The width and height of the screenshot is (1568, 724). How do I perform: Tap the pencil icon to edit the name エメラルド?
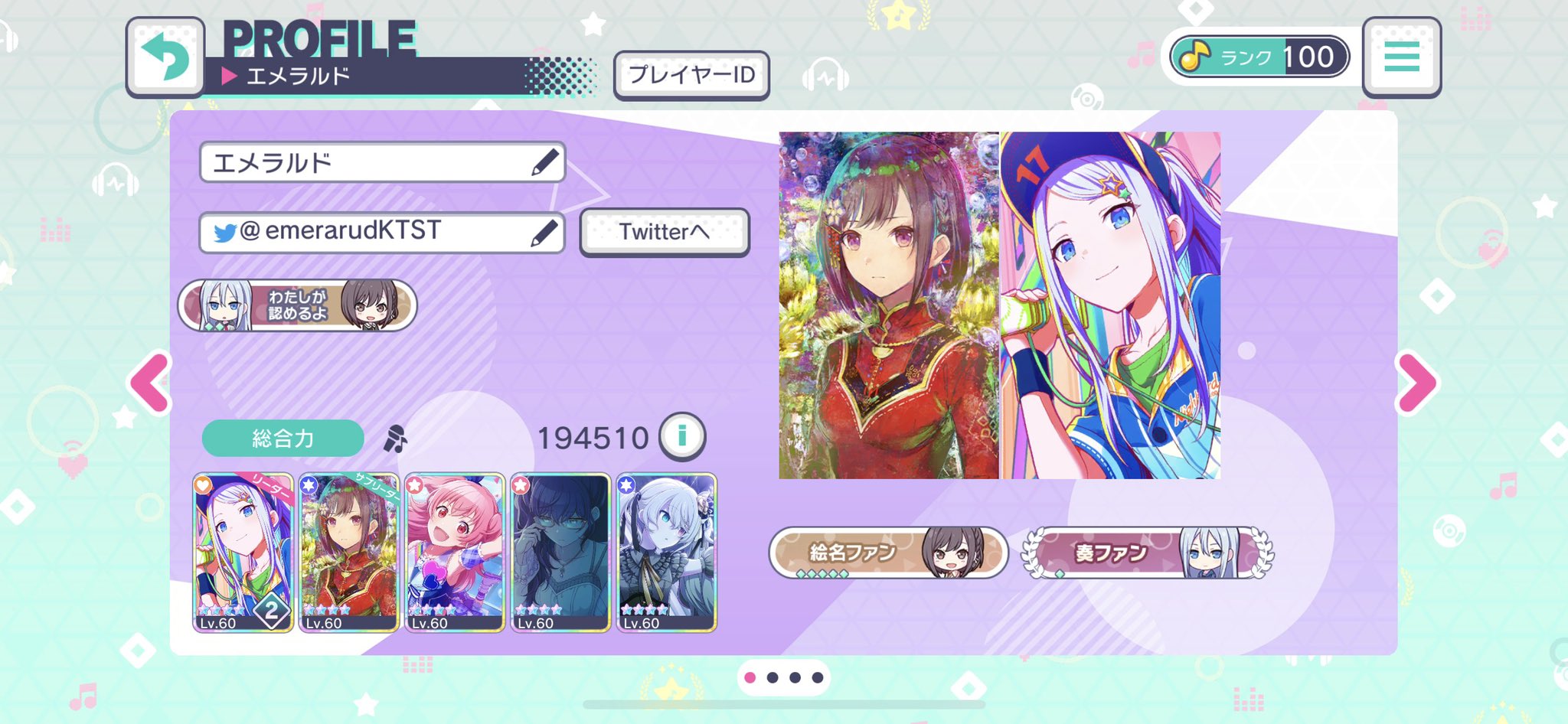pos(545,161)
